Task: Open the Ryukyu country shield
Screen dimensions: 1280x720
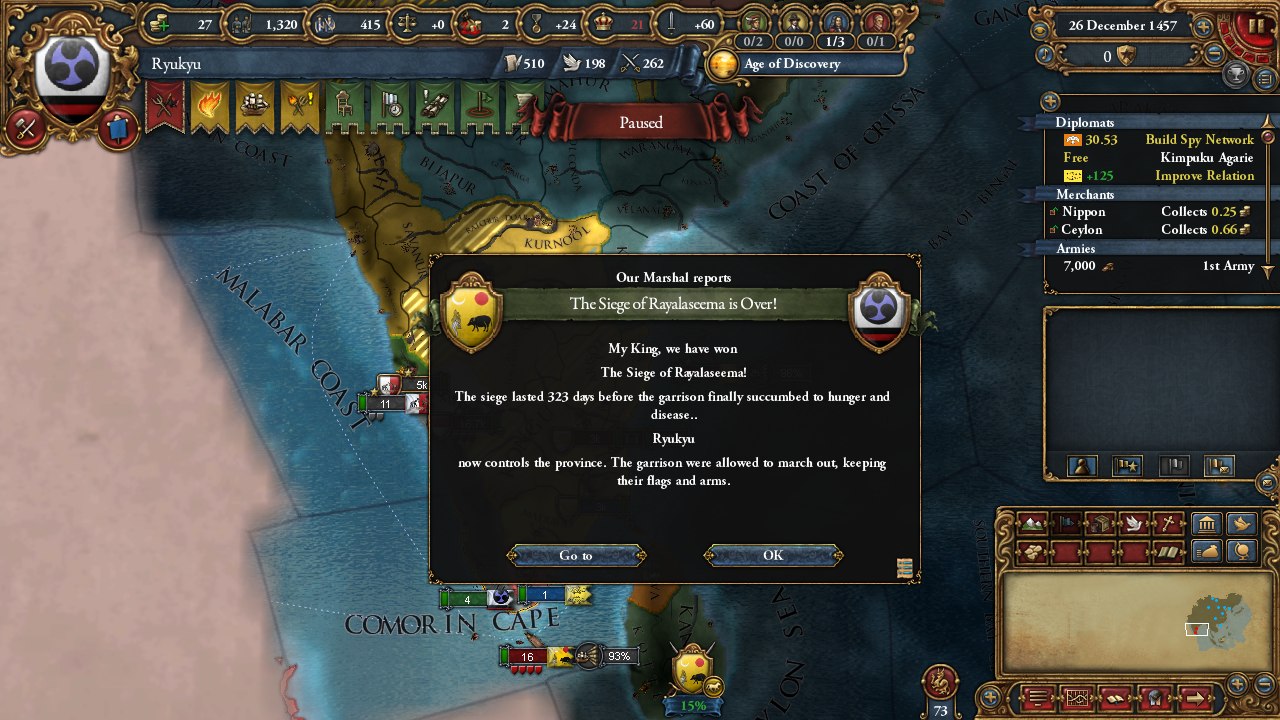Action: (x=71, y=77)
